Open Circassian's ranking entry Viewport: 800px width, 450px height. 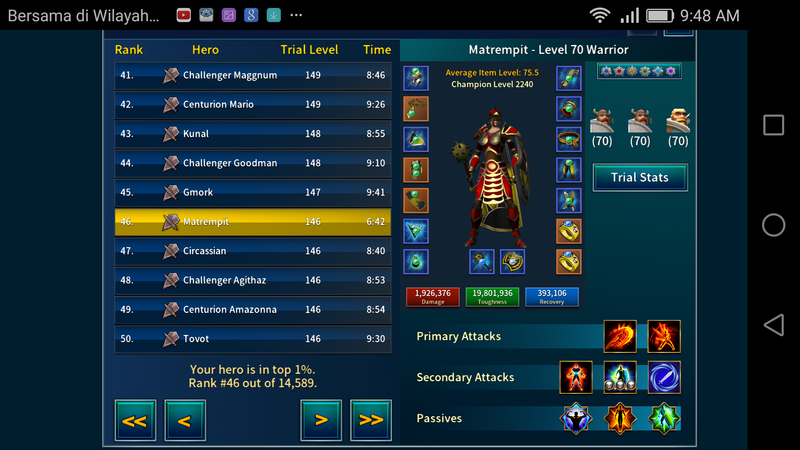(253, 251)
